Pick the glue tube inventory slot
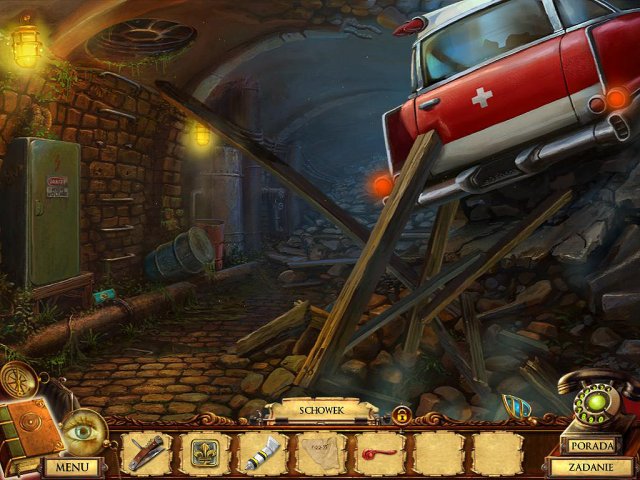Screen dimensions: 640x480 pos(262,453)
